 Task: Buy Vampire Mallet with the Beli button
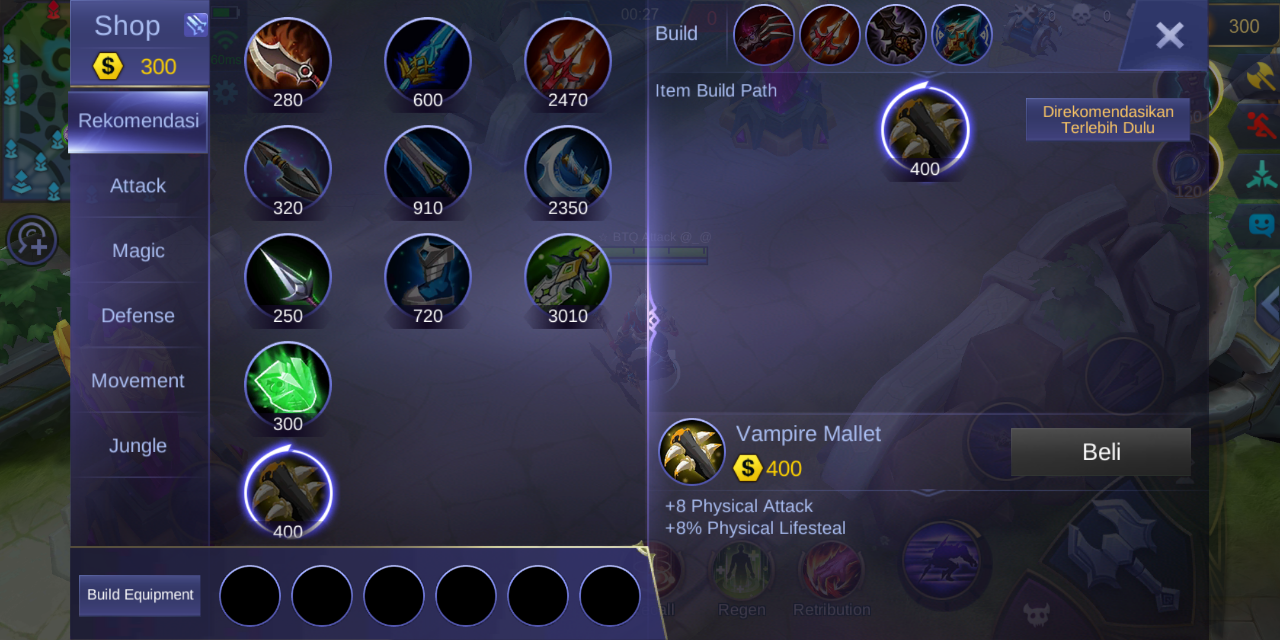1100,452
